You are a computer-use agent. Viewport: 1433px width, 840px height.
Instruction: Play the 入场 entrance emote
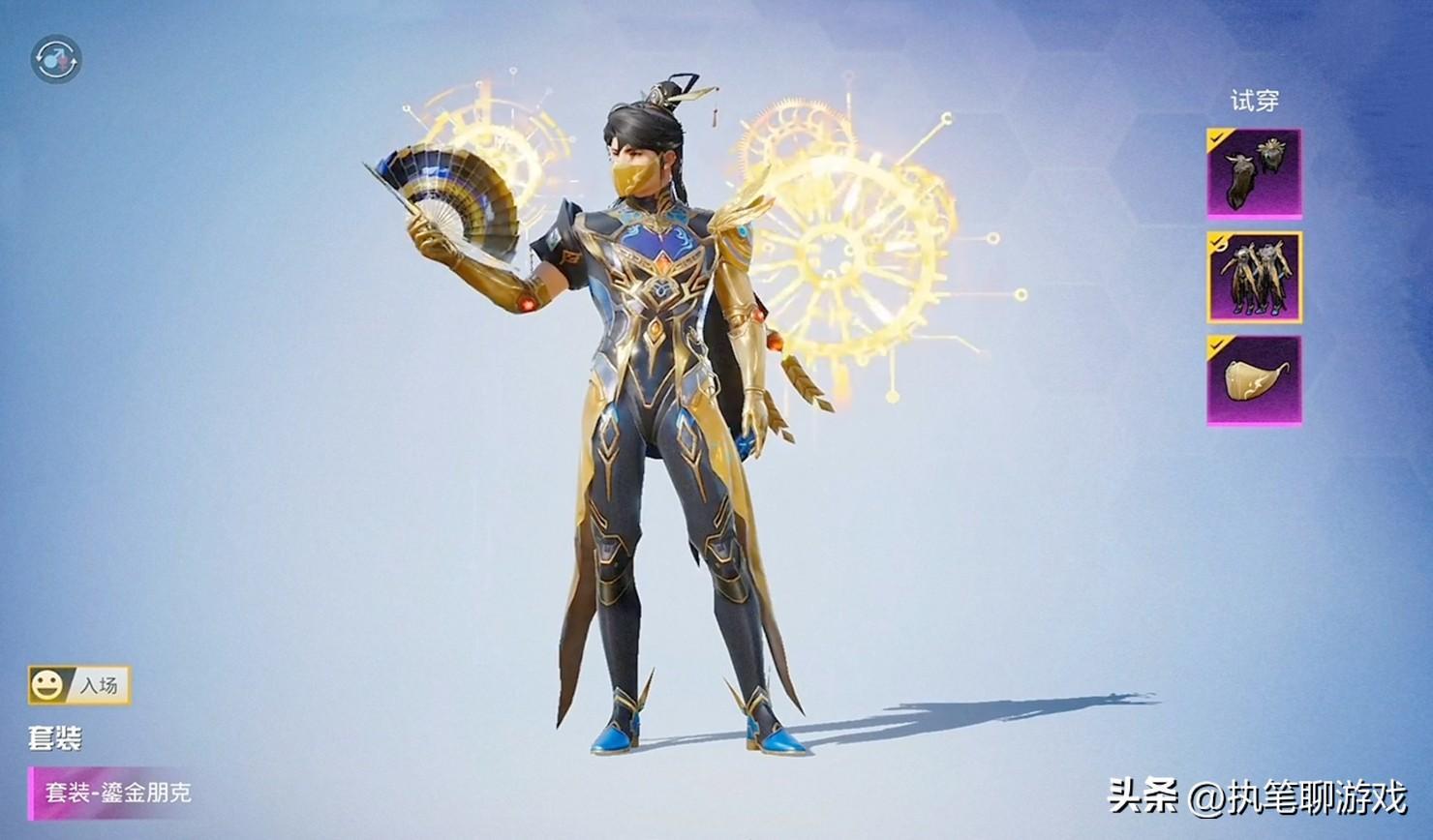79,685
